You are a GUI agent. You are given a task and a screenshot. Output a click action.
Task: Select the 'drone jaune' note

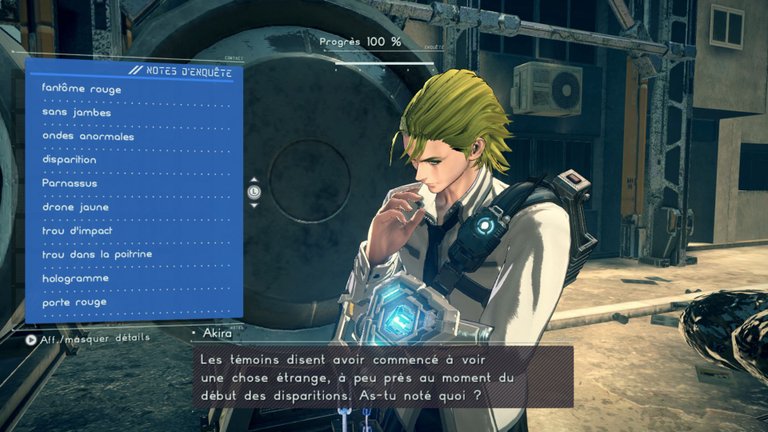point(76,207)
